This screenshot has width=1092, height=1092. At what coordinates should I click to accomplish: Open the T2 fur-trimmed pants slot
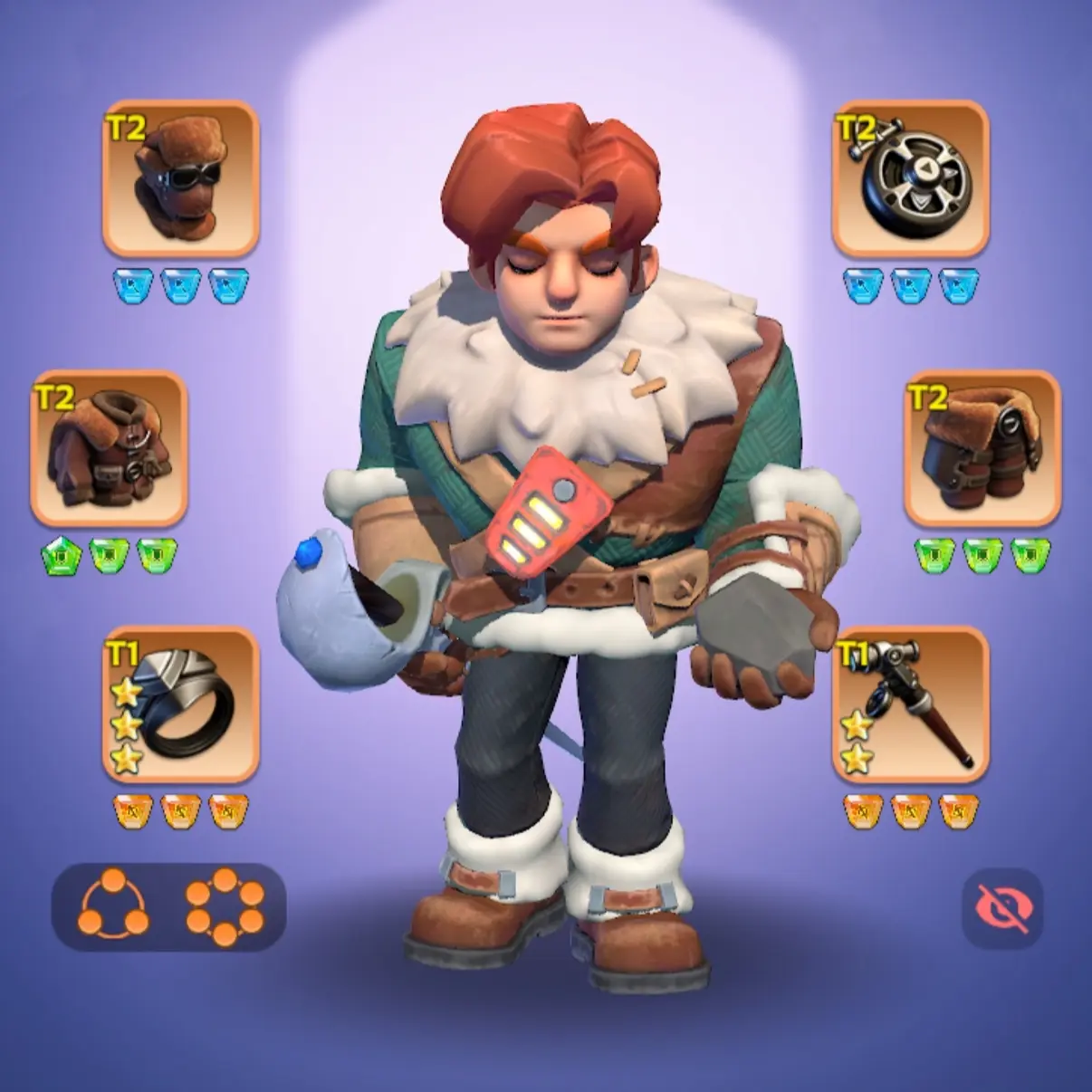982,448
